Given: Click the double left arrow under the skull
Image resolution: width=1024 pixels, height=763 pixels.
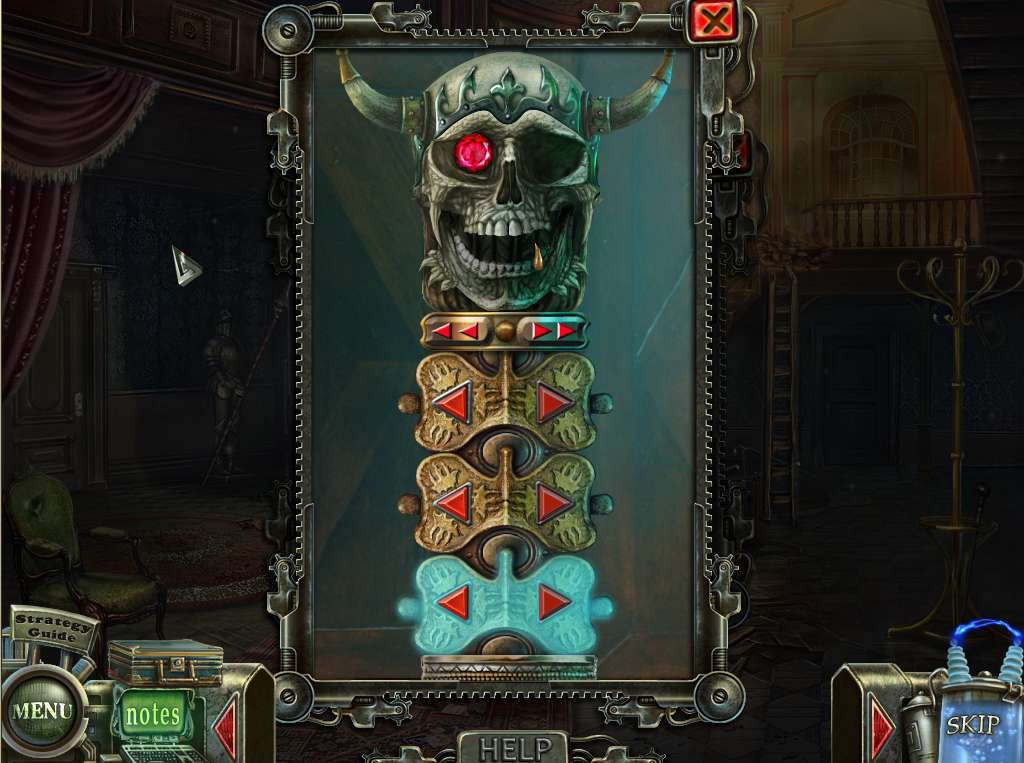Looking at the screenshot, I should [x=455, y=330].
